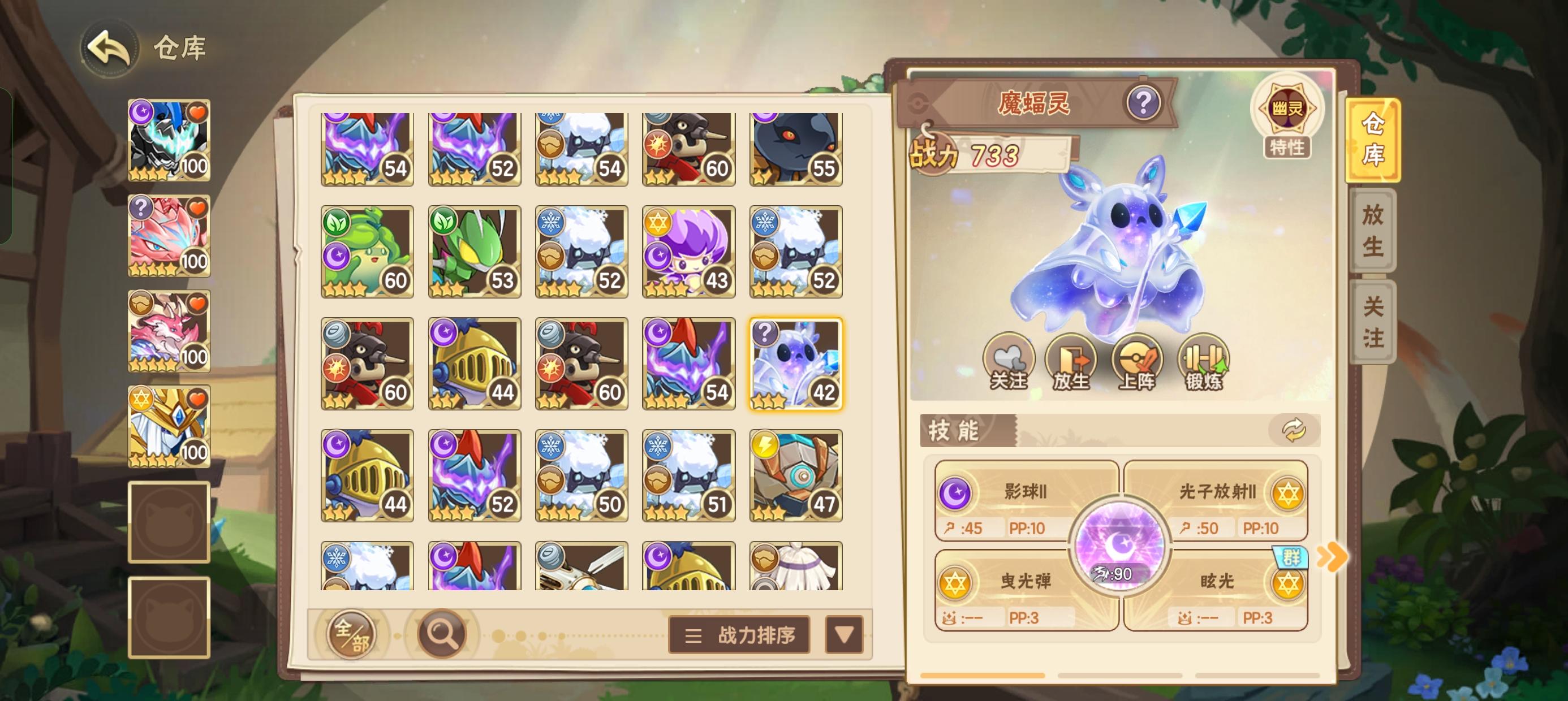Select the highlighted level 42 魔蝠灵 thumbnail
1568x701 pixels.
click(x=795, y=363)
